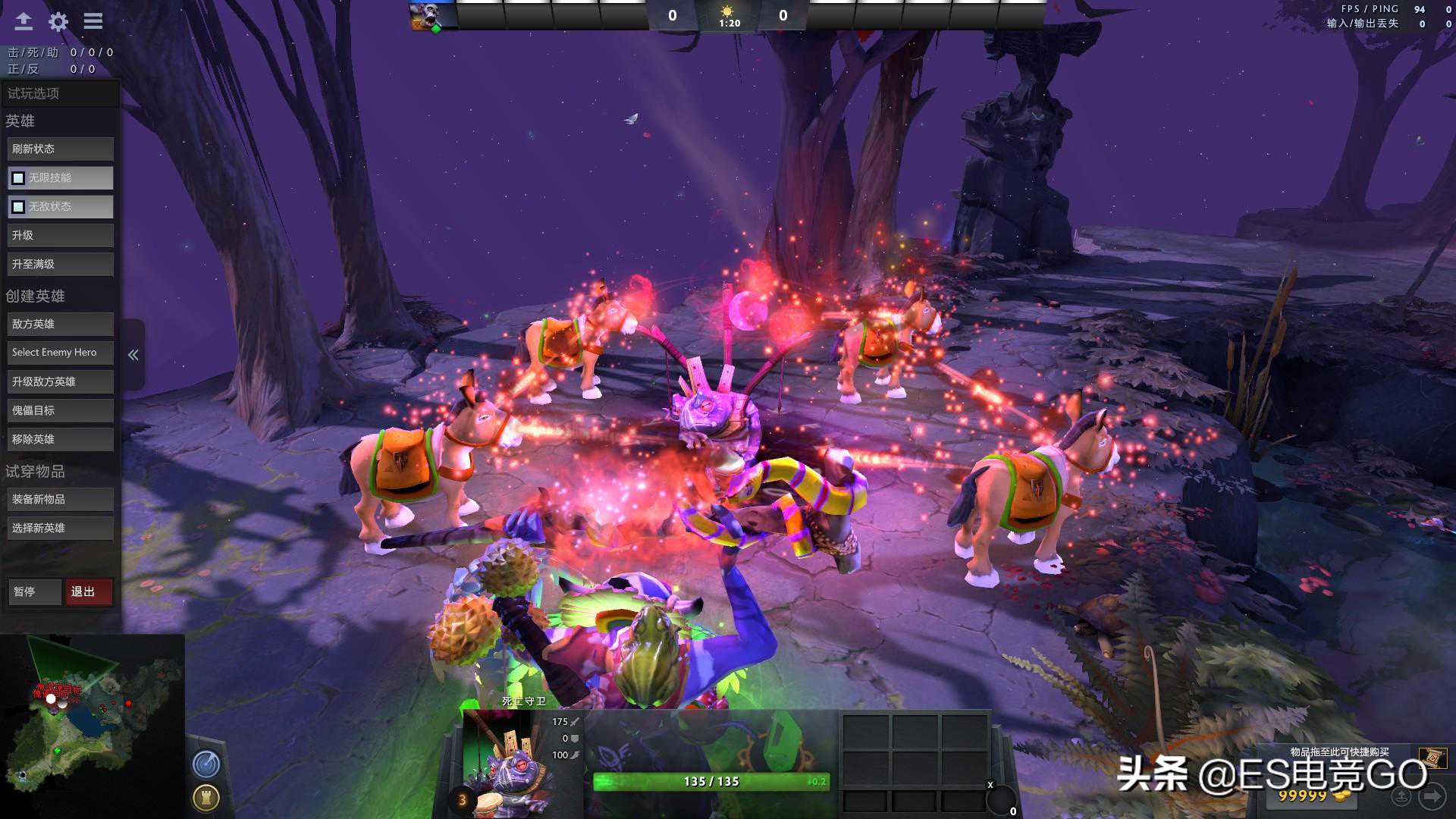Viewport: 1456px width, 819px height.
Task: Choose 升至满级 to reach max level
Action: [61, 265]
